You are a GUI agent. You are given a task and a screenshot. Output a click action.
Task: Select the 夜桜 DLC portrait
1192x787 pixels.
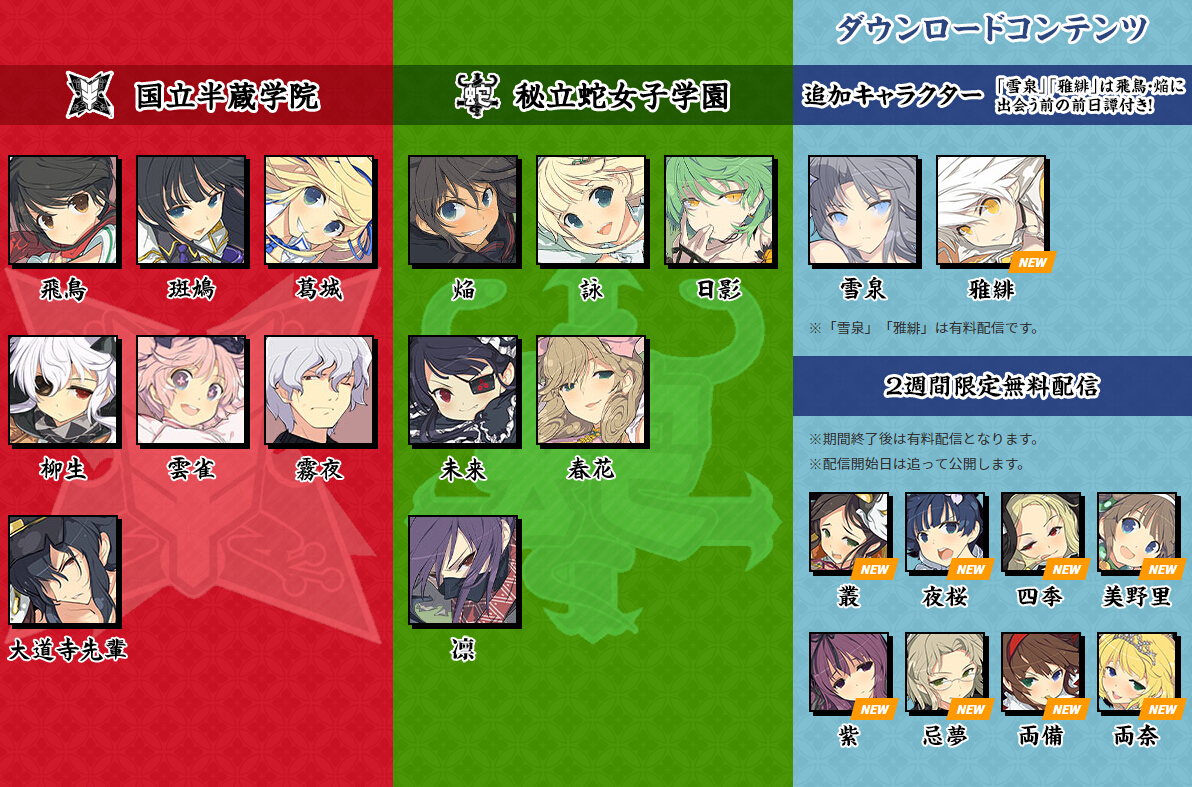coord(945,532)
